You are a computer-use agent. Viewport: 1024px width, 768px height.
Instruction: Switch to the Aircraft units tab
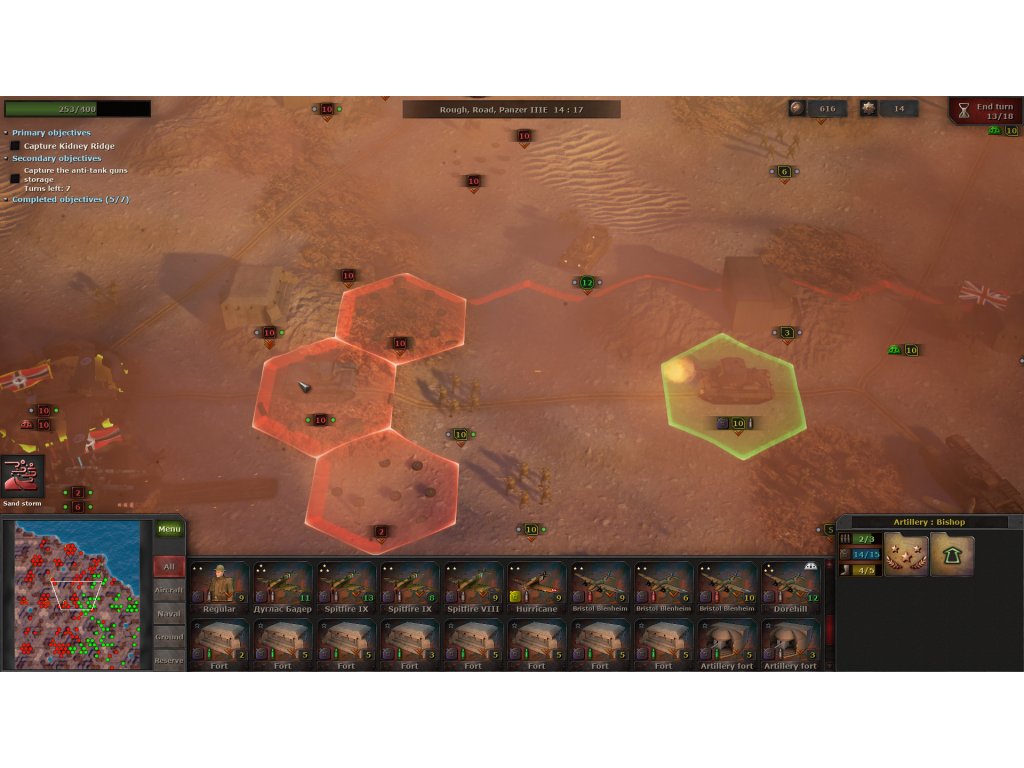169,590
